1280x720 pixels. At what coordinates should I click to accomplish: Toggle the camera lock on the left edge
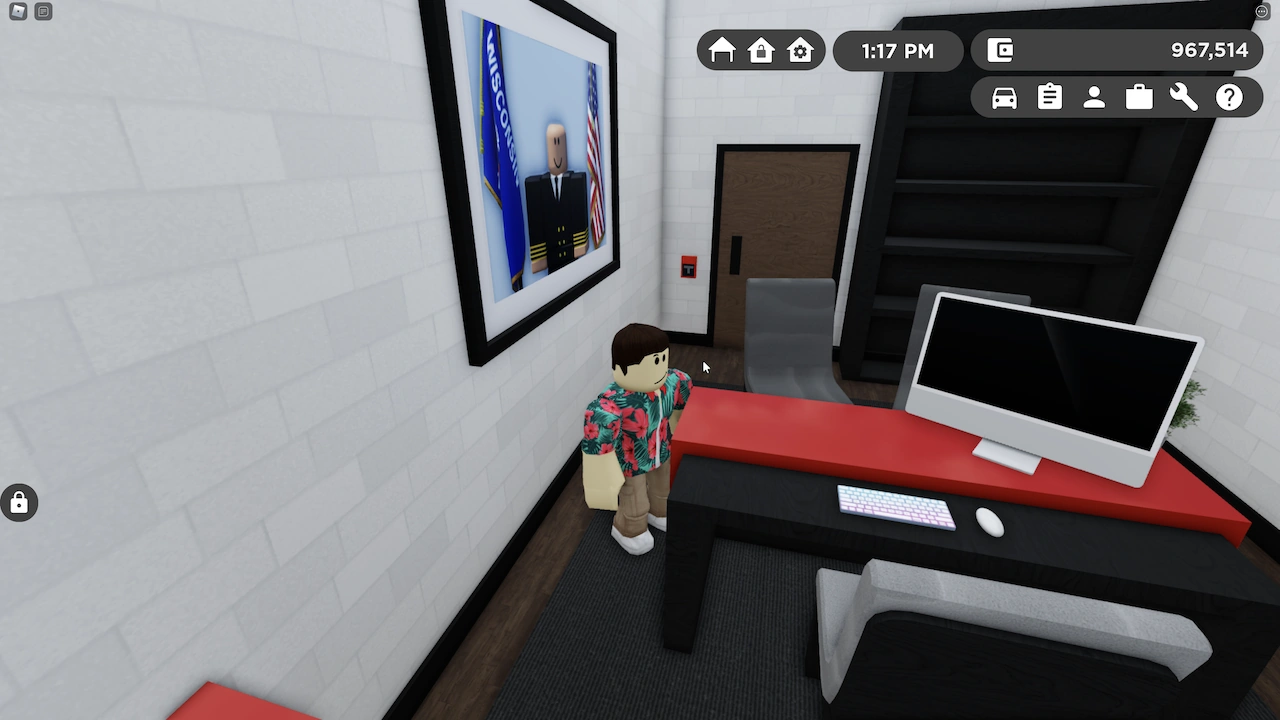click(x=19, y=502)
